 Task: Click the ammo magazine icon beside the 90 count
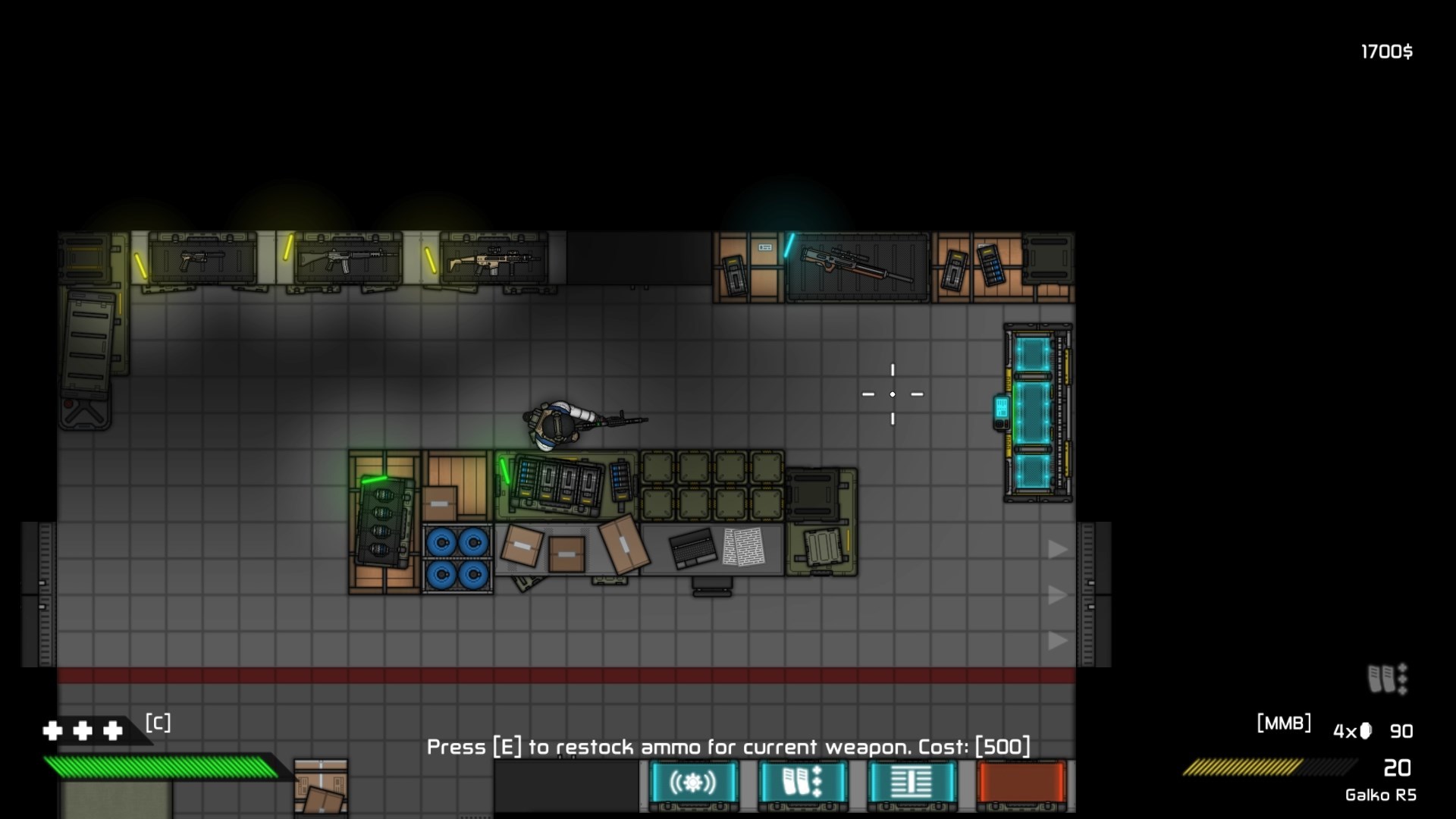click(x=1365, y=730)
